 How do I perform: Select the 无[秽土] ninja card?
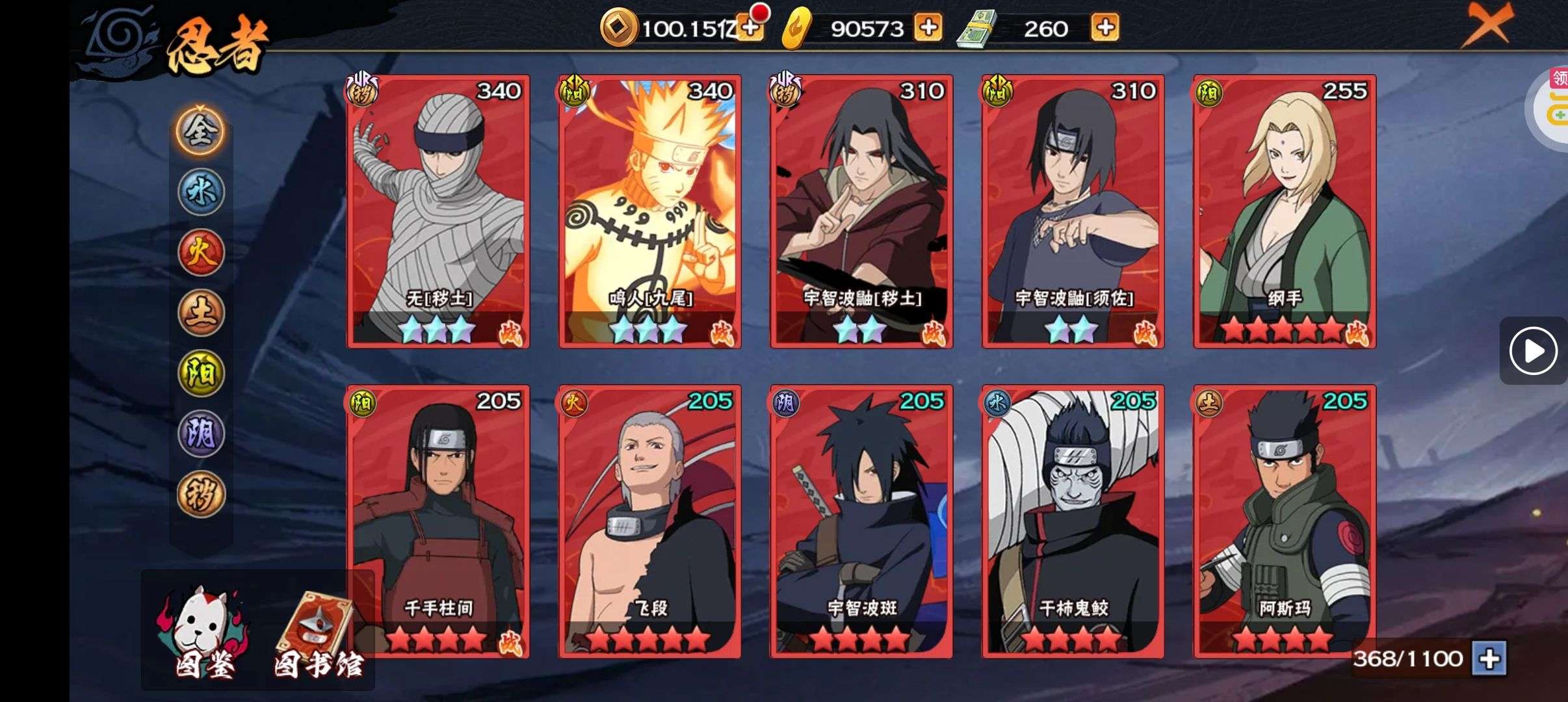tap(439, 211)
